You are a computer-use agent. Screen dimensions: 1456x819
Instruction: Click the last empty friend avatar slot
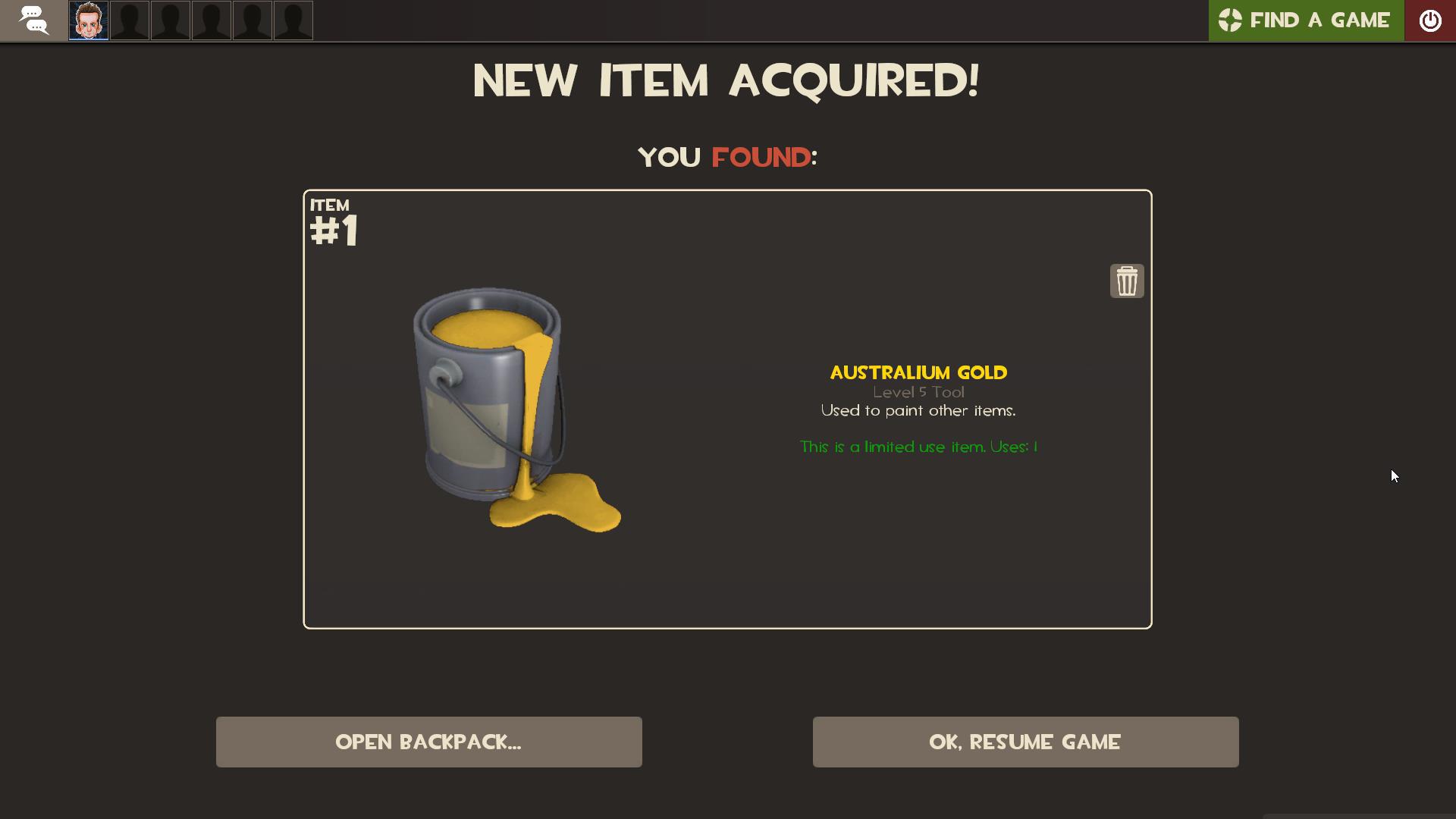coord(293,20)
